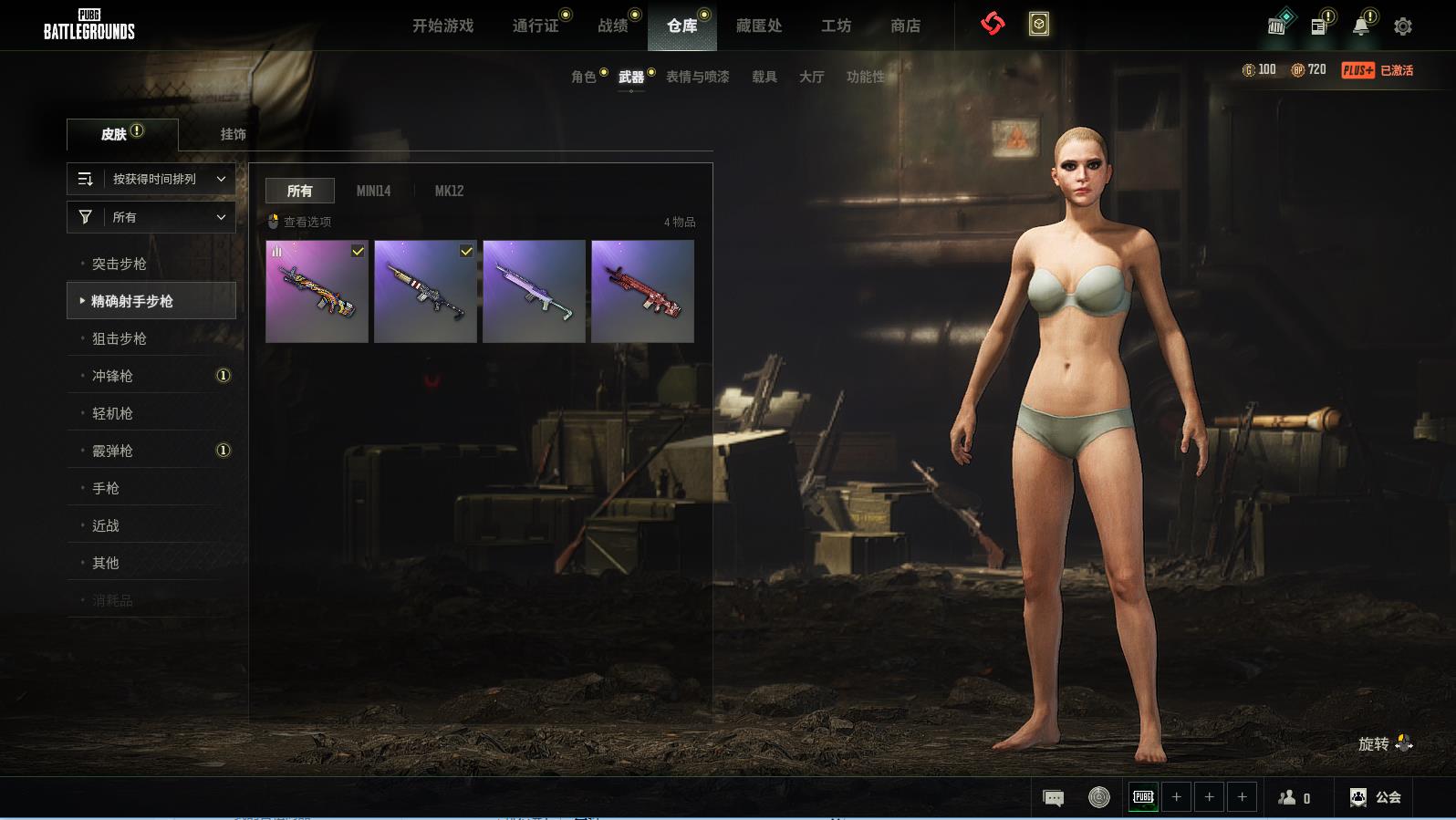Switch to the 挂饰 tab
This screenshot has width=1456, height=820.
233,134
